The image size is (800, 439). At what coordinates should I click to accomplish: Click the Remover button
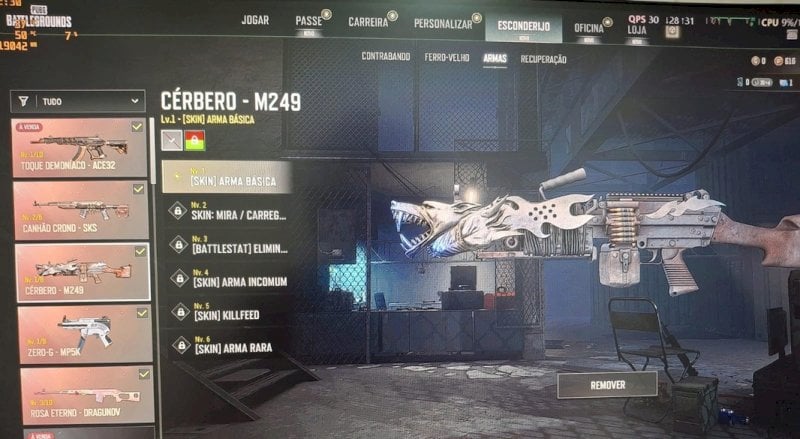[607, 384]
